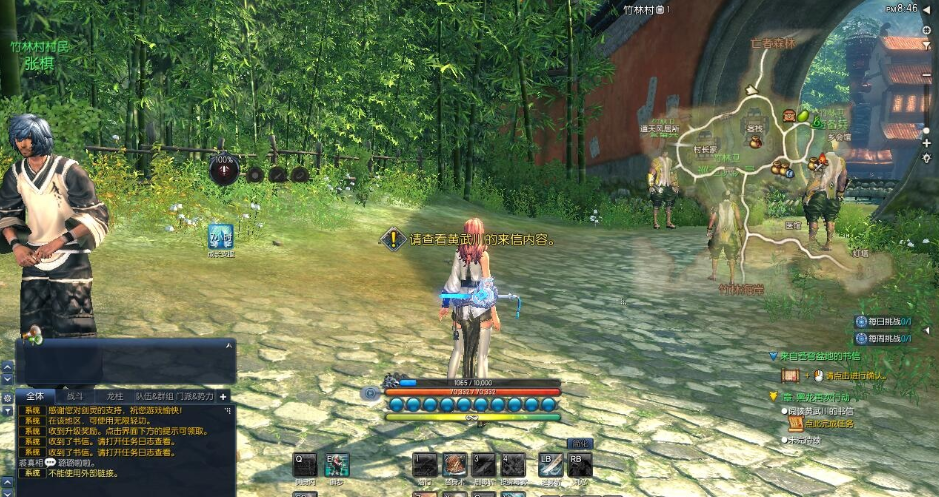
Task: Add a new chat tab with plus button
Action: click(x=224, y=396)
